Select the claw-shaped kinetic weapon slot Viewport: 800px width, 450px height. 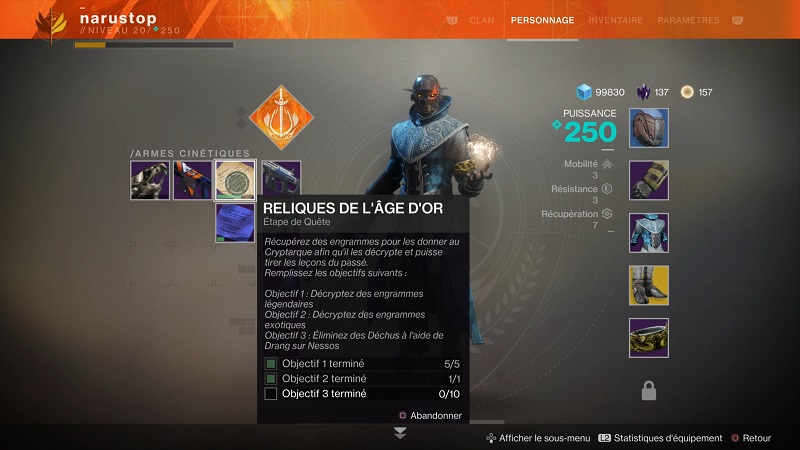coord(150,180)
